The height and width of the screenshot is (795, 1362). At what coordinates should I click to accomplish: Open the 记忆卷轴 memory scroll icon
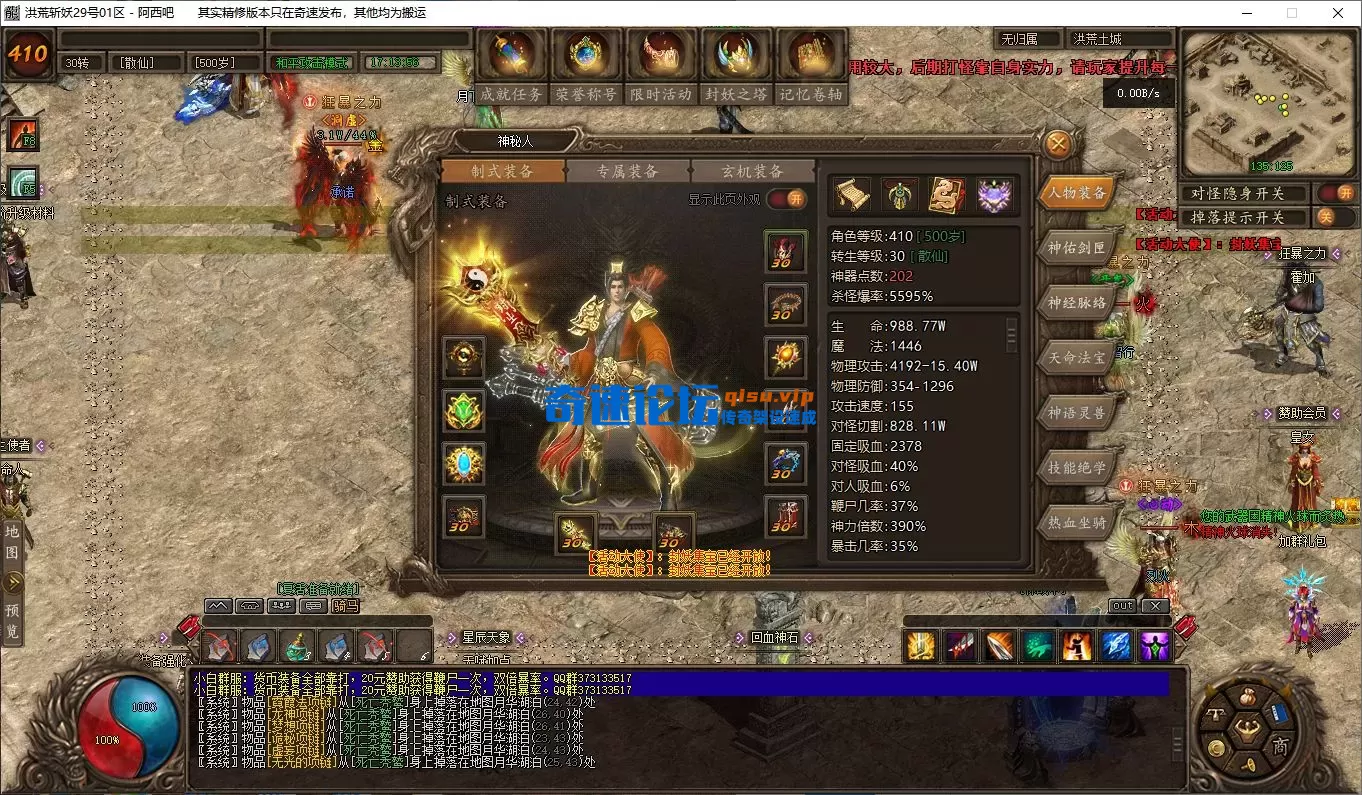pyautogui.click(x=811, y=55)
